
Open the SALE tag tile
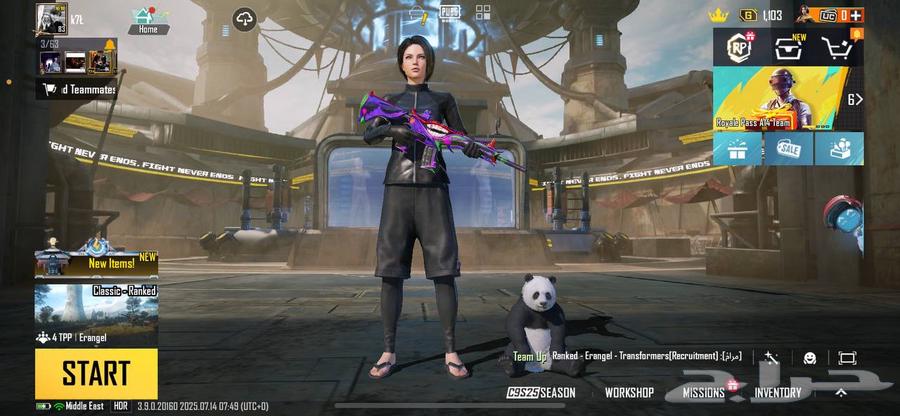click(788, 149)
